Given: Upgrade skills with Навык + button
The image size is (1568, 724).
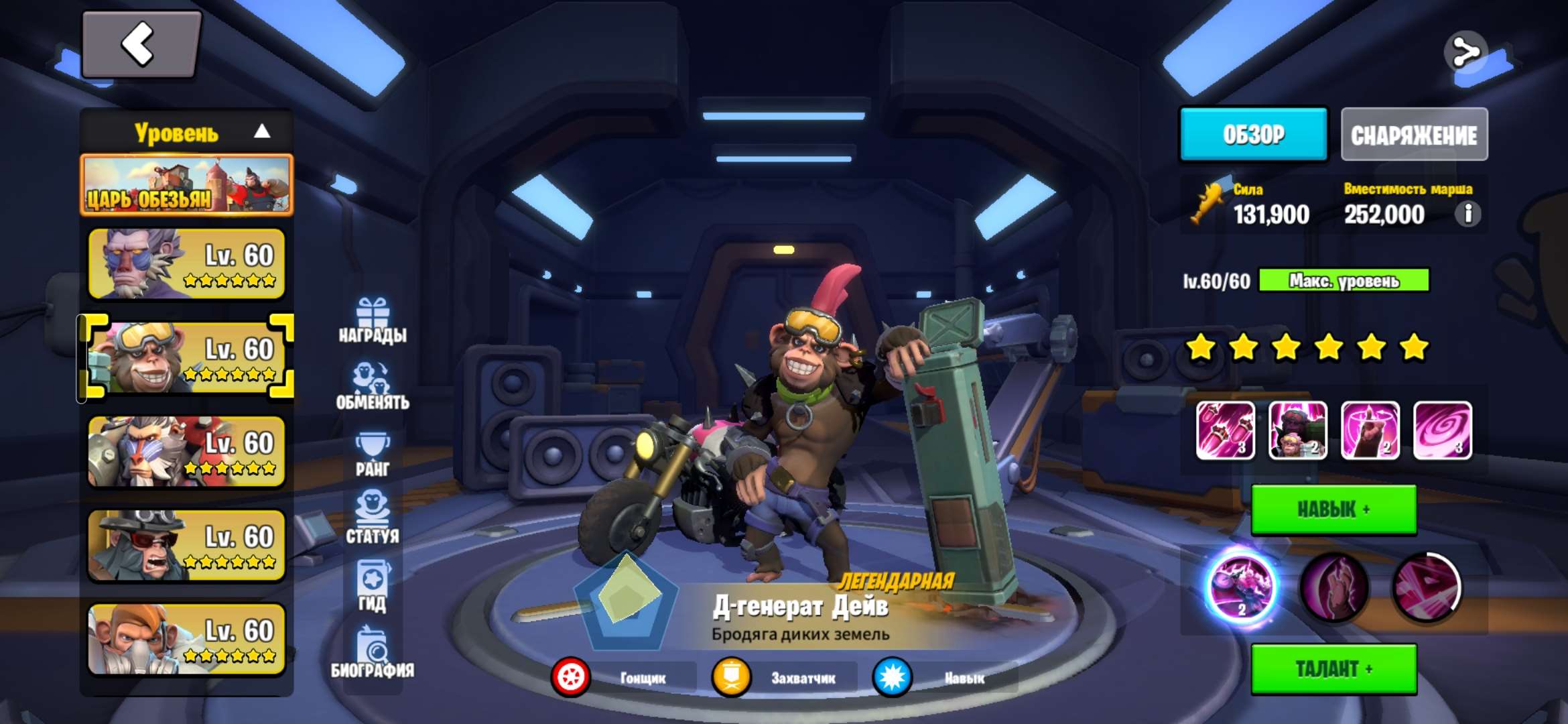Looking at the screenshot, I should point(1333,509).
